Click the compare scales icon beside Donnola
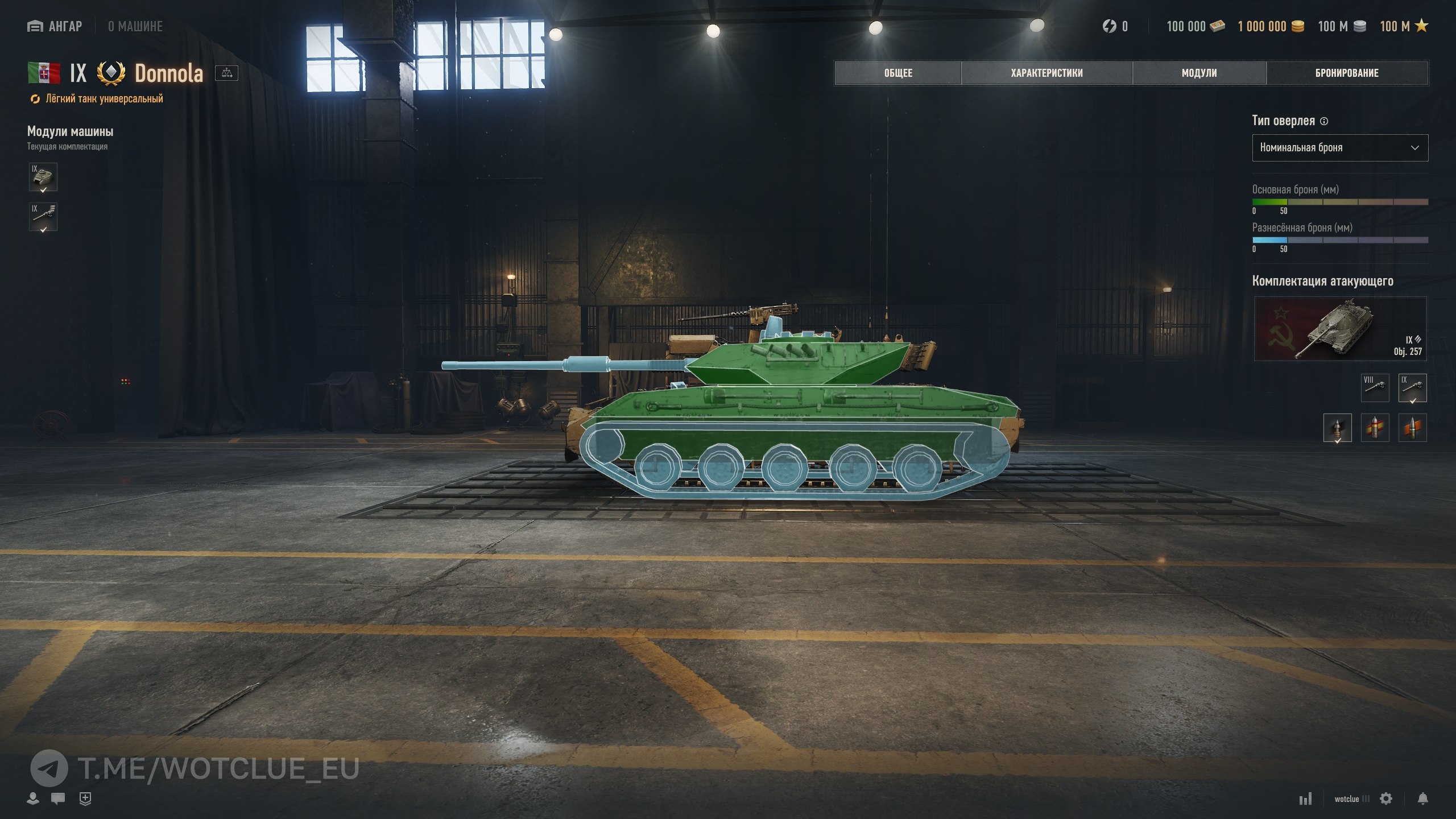Screen dimensions: 1456x819 point(226,73)
